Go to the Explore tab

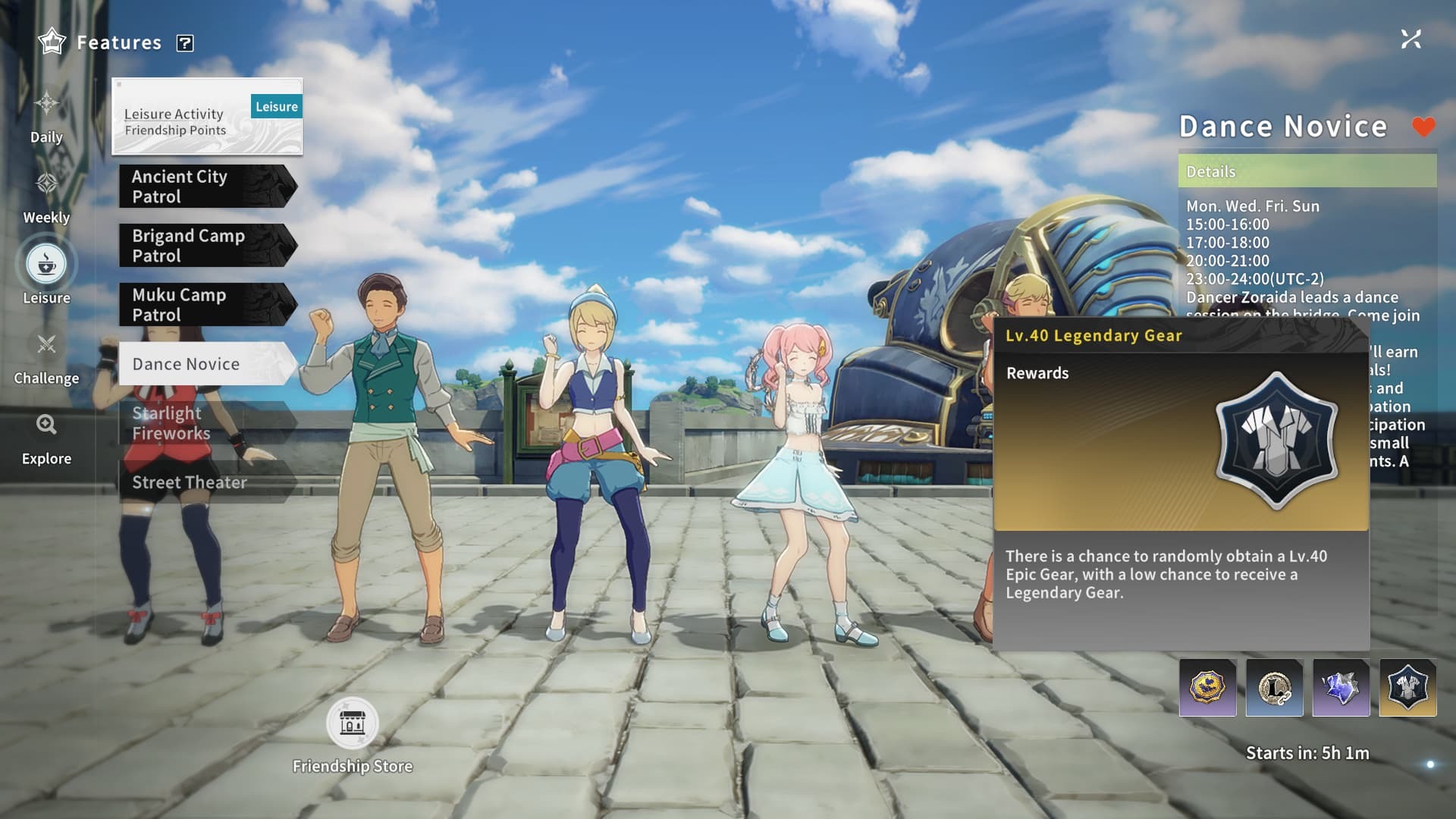(x=46, y=438)
